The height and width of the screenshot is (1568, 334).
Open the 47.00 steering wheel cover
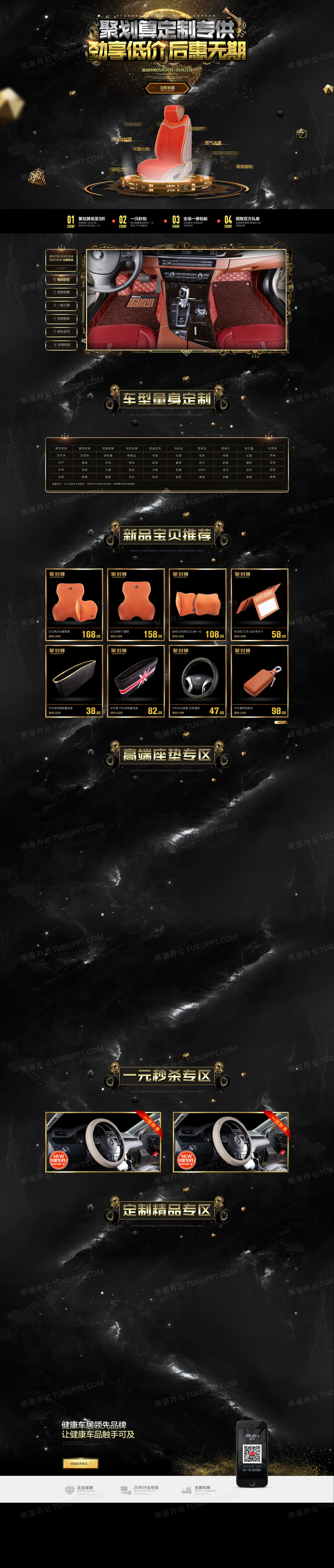[198, 681]
